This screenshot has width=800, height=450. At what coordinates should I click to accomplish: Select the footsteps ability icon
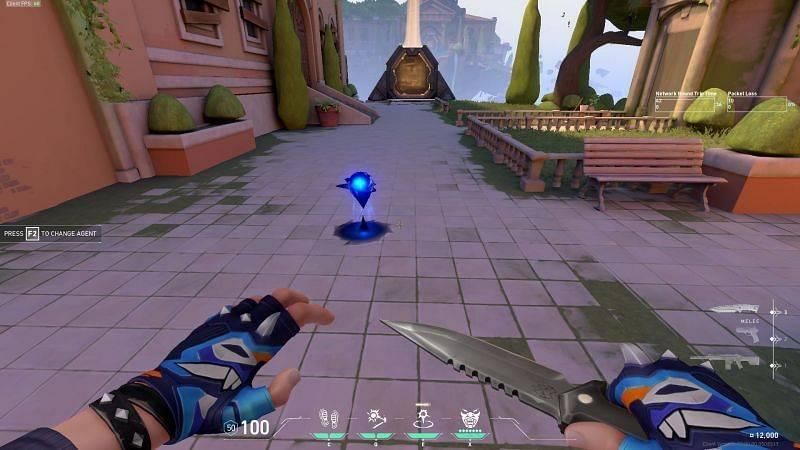tap(327, 419)
